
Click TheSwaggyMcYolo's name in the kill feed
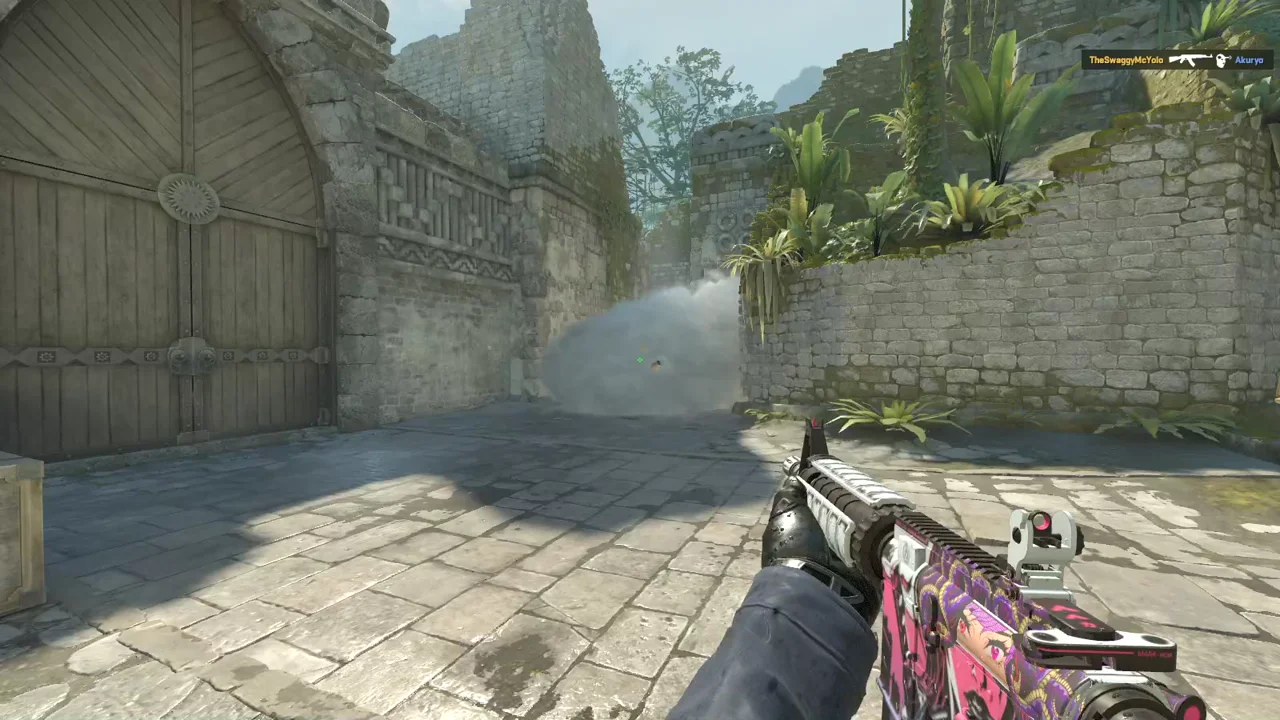click(1126, 61)
